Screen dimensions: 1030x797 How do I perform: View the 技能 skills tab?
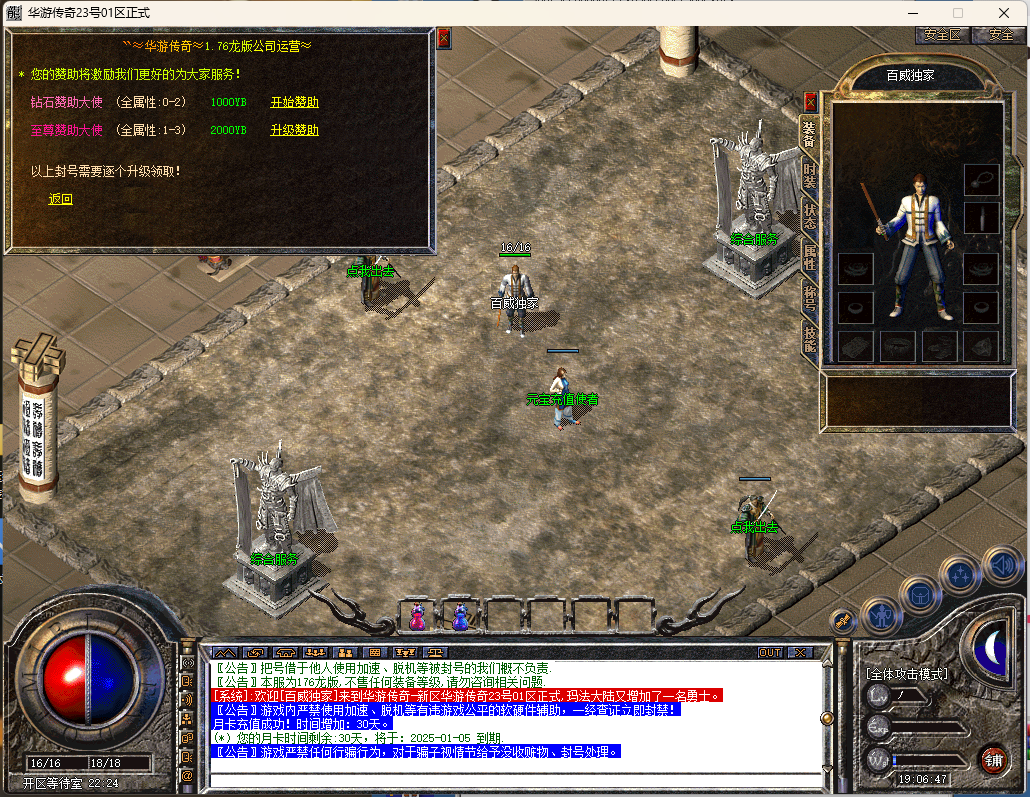click(810, 340)
